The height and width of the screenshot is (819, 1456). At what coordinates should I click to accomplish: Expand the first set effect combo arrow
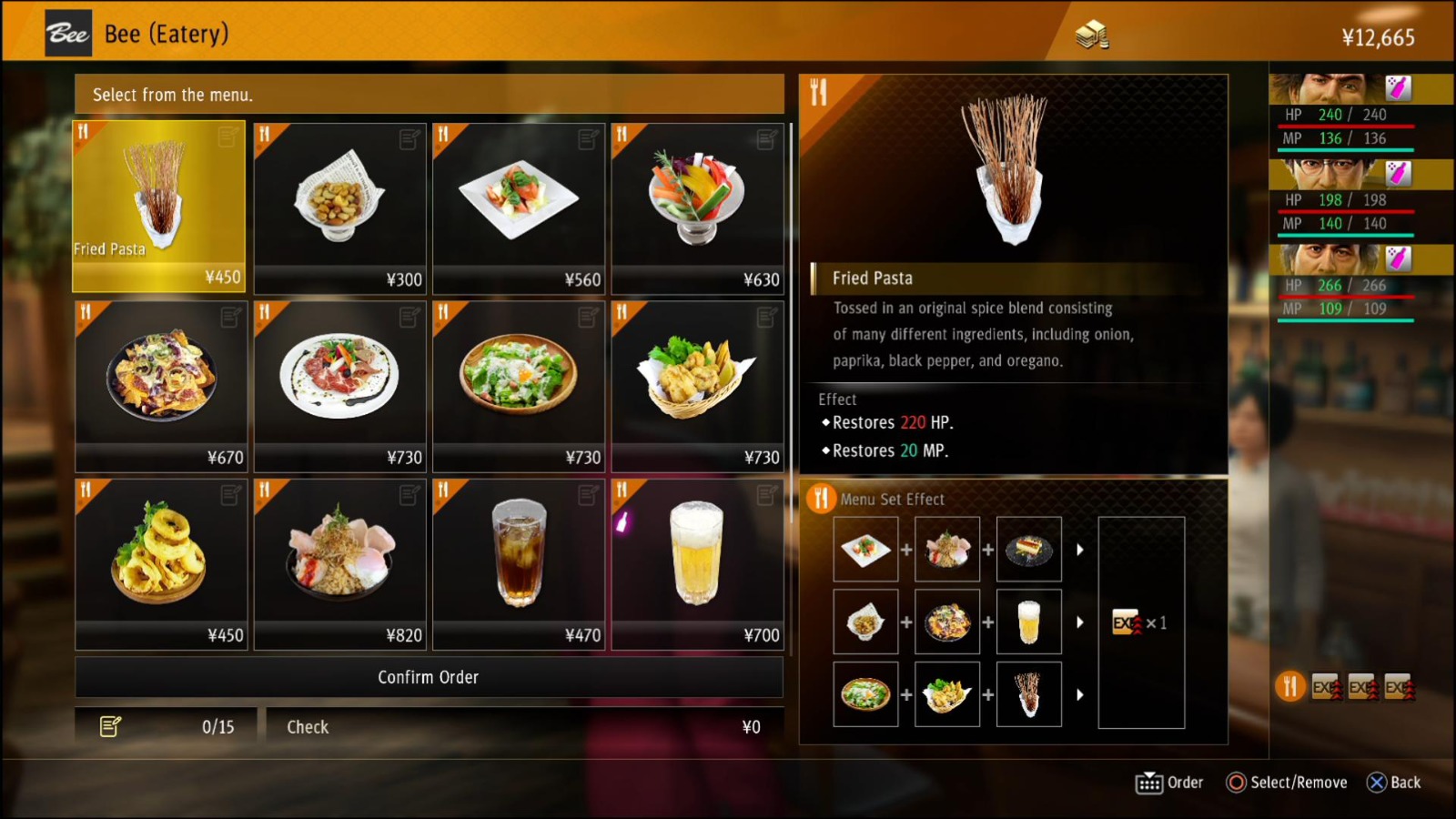pos(1080,548)
